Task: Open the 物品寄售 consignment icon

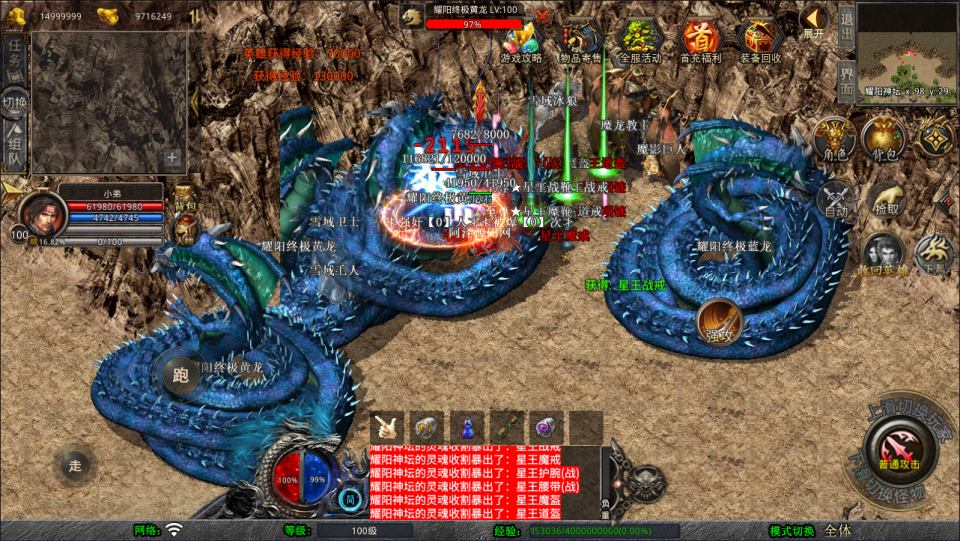Action: [x=582, y=39]
